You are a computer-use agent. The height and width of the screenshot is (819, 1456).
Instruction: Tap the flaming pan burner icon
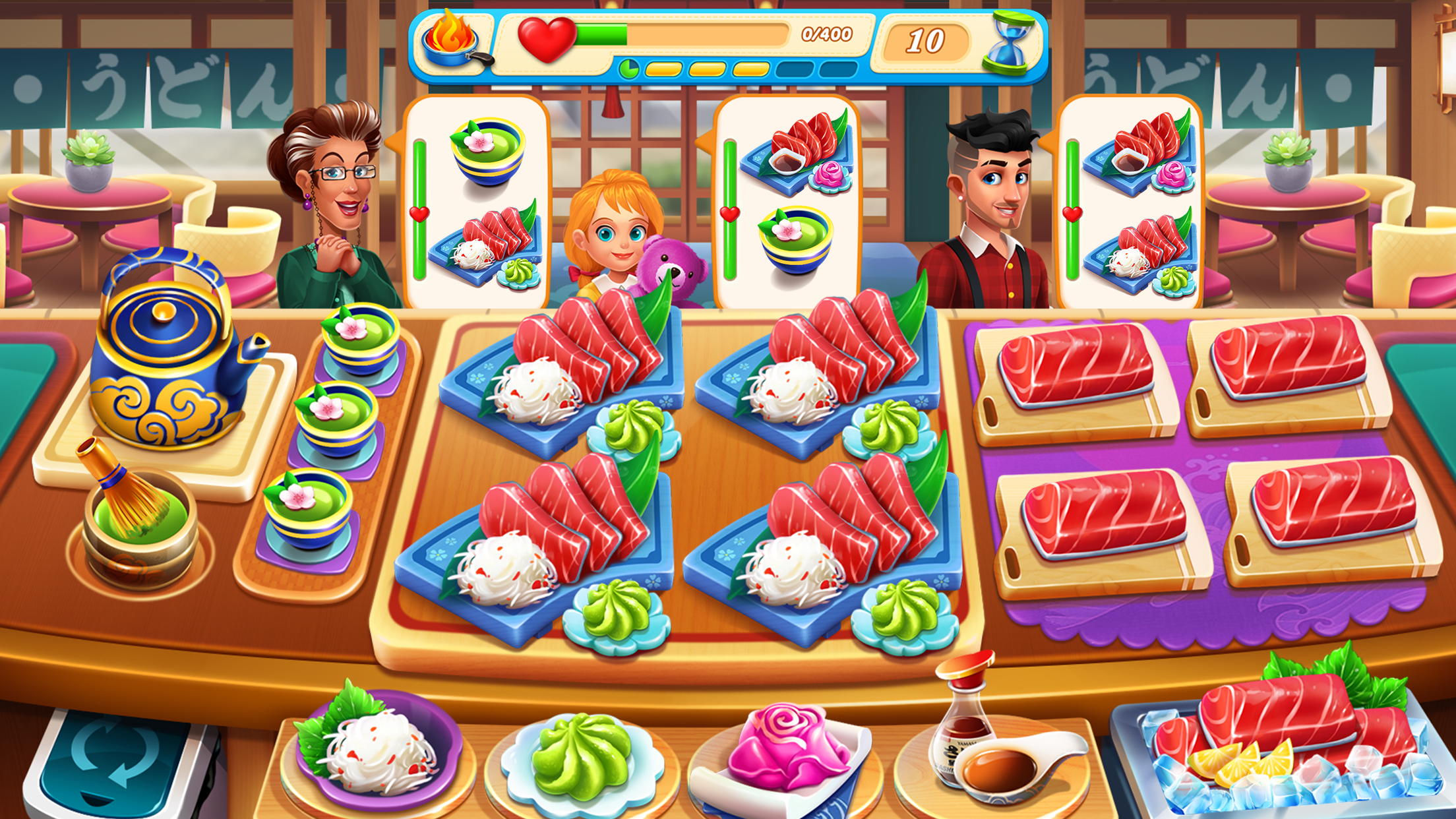tap(452, 40)
